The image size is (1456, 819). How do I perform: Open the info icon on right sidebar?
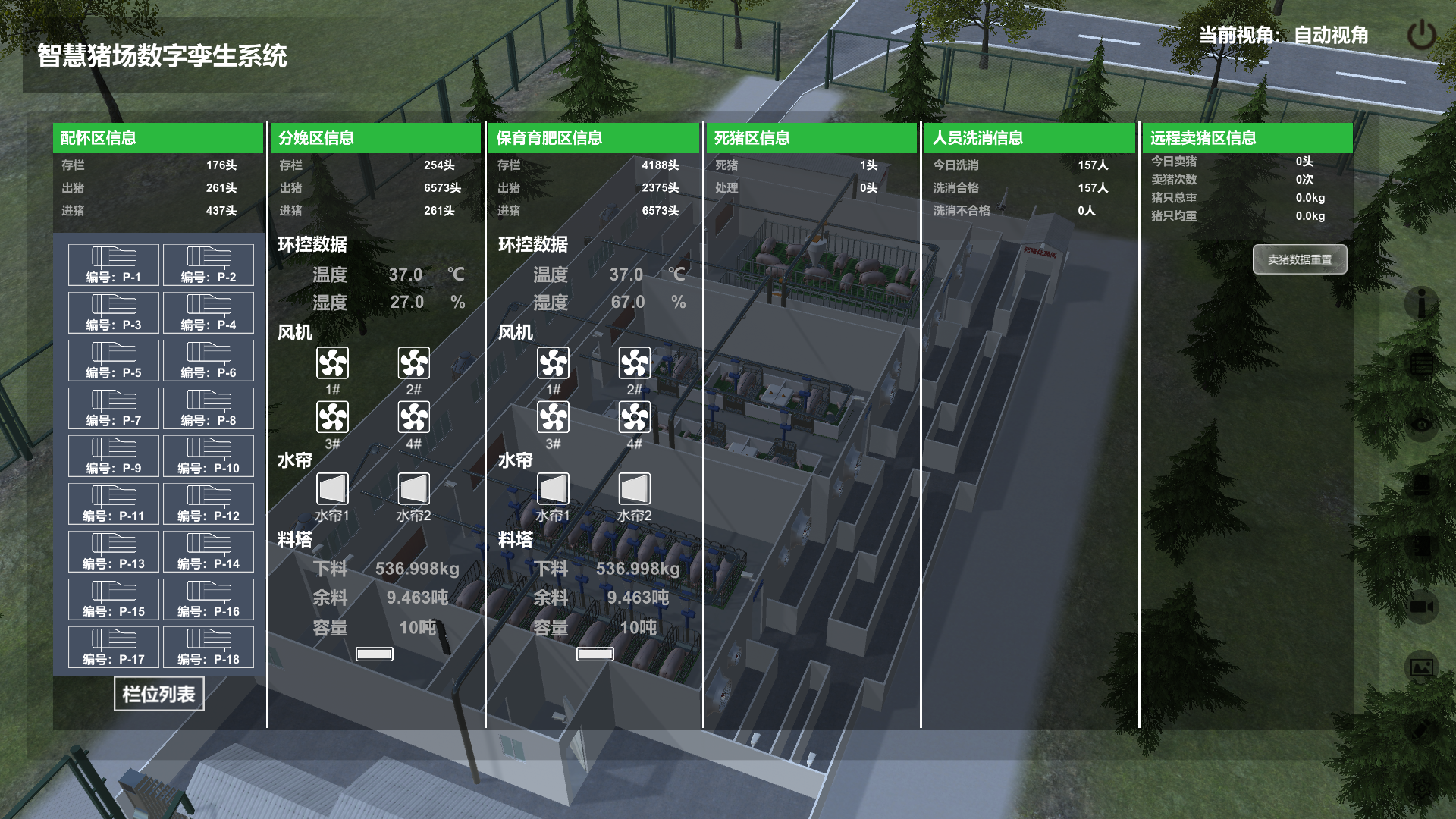(1421, 303)
